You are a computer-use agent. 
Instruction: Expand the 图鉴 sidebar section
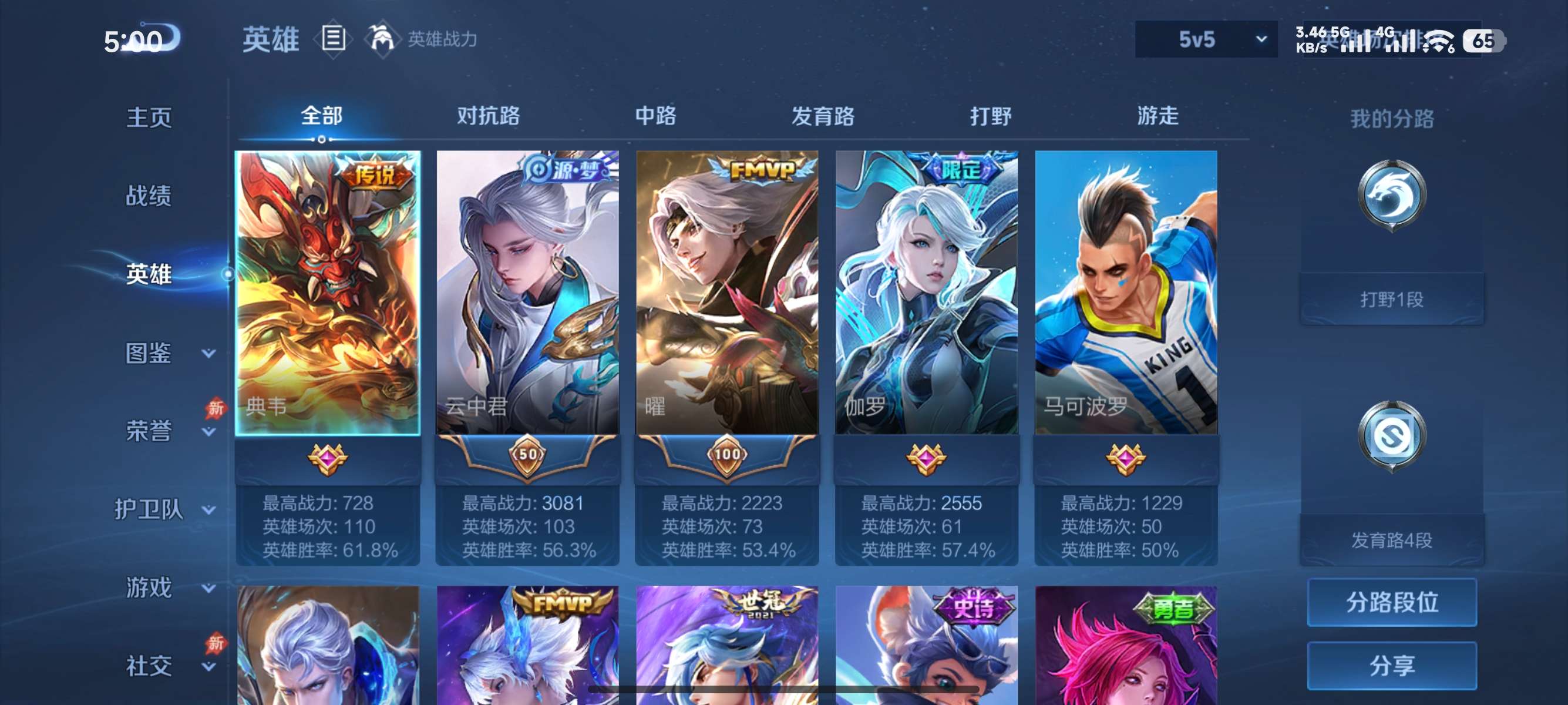(x=149, y=352)
